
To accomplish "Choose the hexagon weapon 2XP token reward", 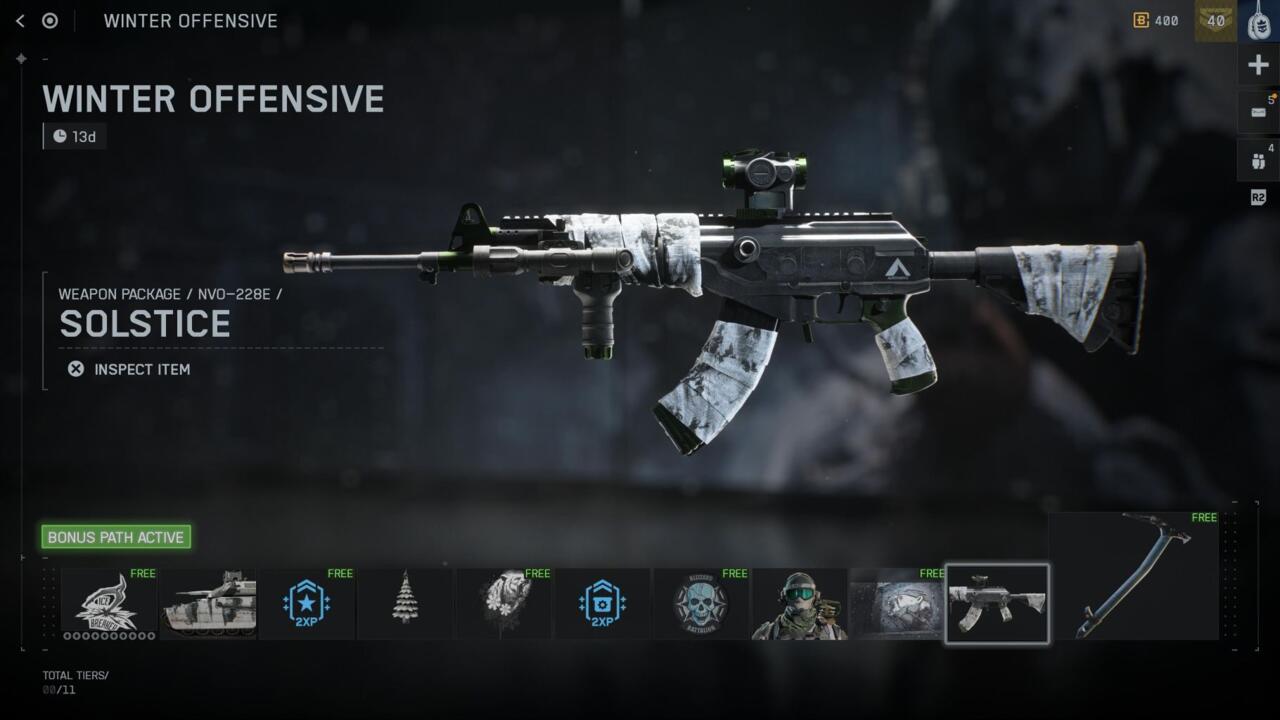I will pos(602,604).
